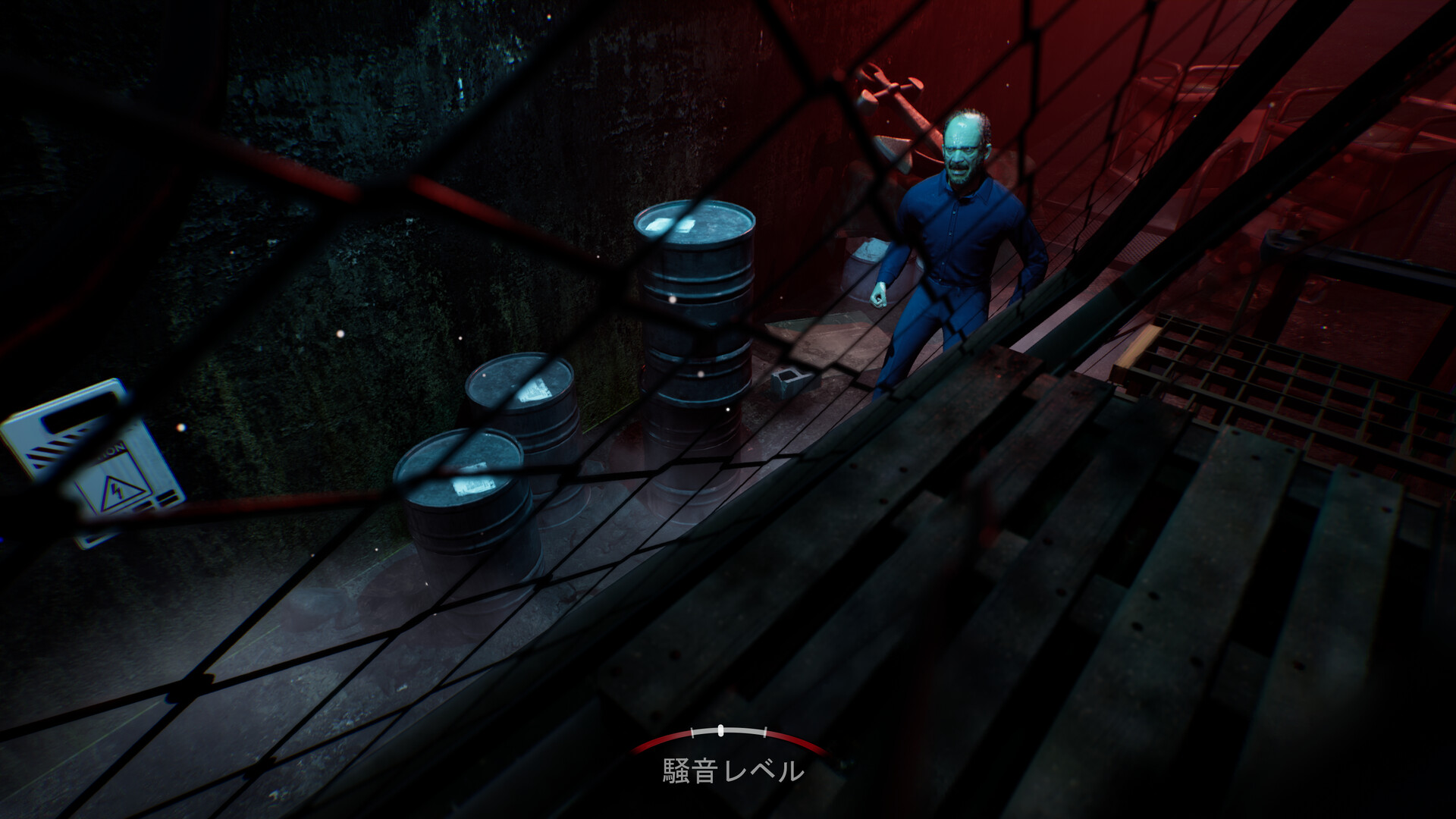Click the right tick mark on the gauge
This screenshot has height=819, width=1456.
765,732
